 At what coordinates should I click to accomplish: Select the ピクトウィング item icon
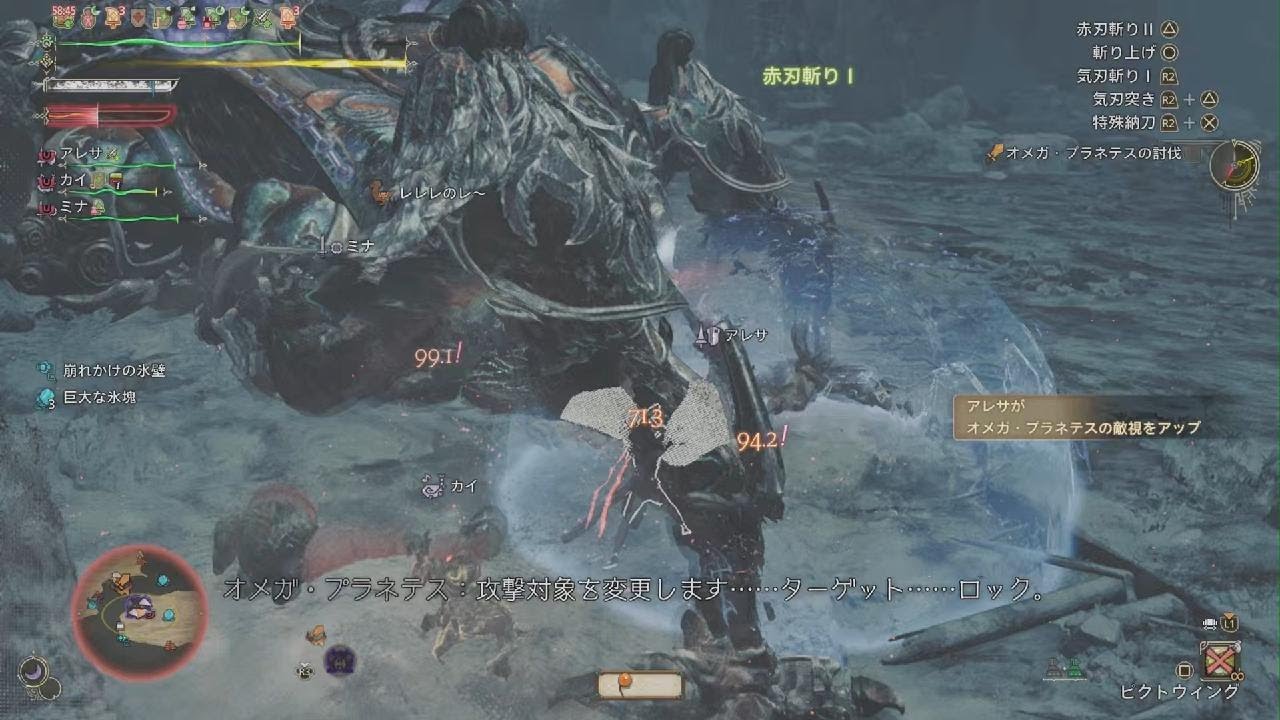1221,660
